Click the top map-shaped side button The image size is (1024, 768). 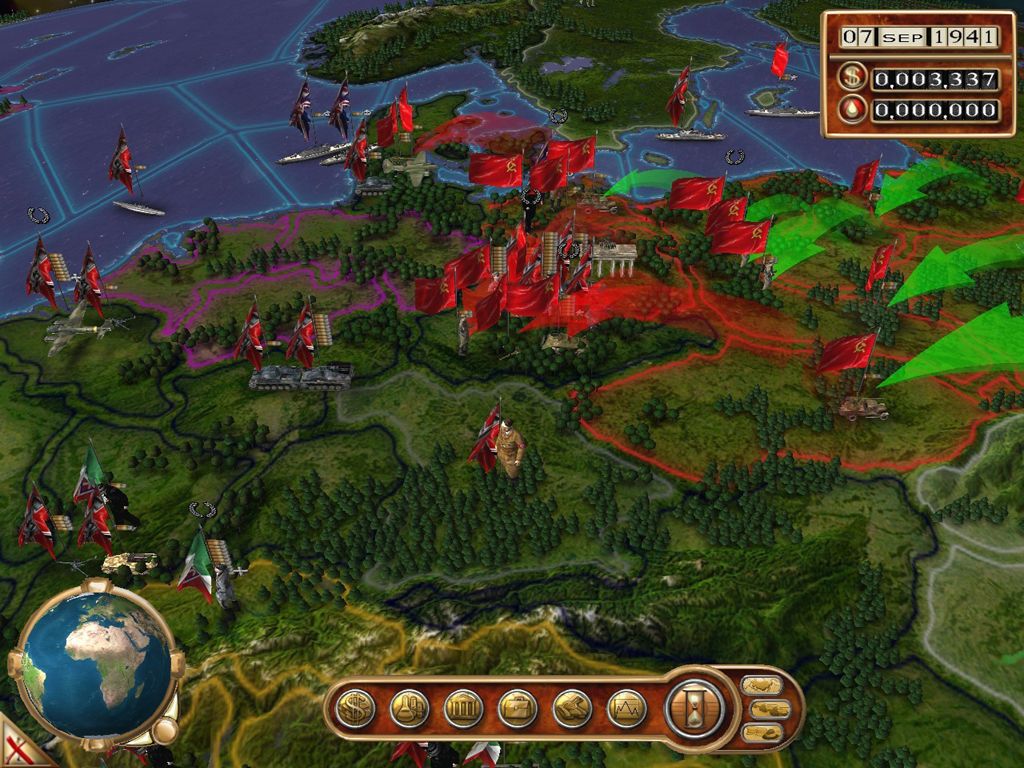pyautogui.click(x=762, y=686)
